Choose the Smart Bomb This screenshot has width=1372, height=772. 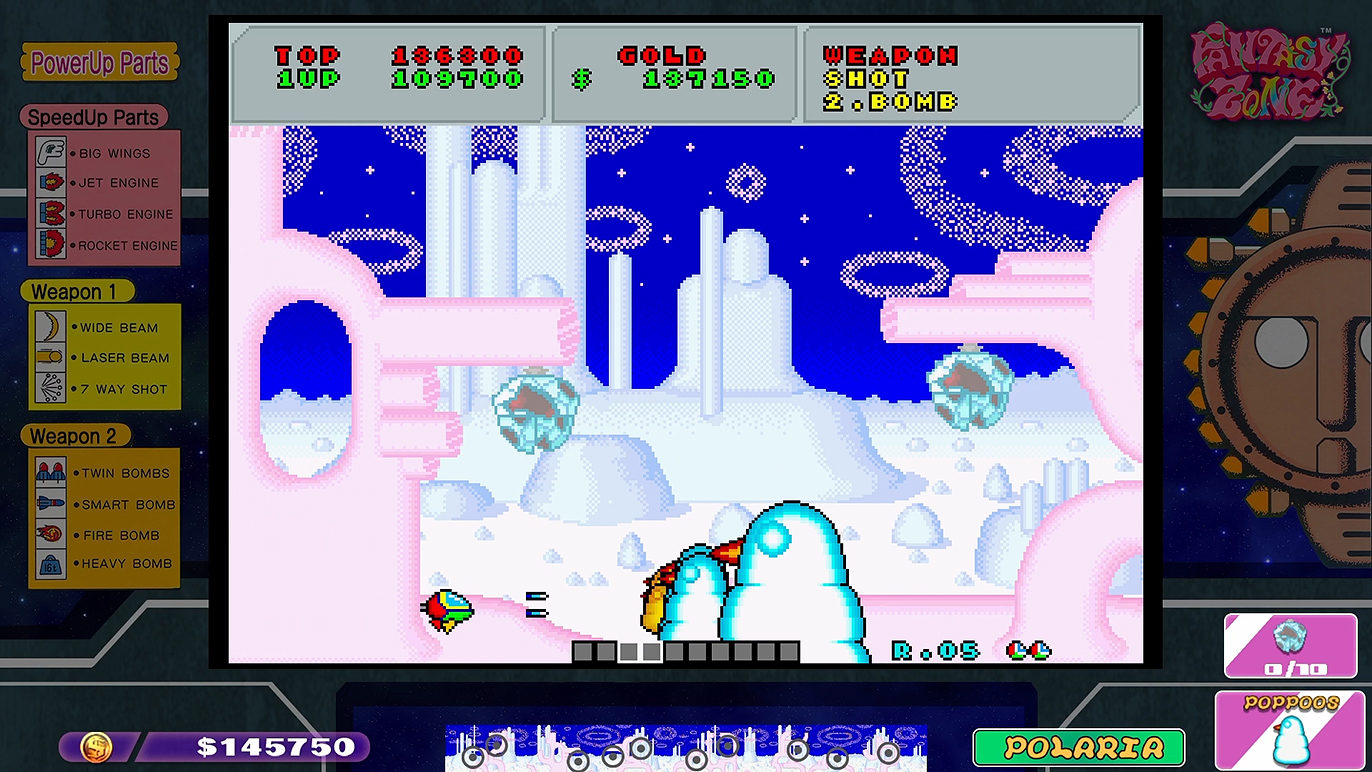coord(104,504)
